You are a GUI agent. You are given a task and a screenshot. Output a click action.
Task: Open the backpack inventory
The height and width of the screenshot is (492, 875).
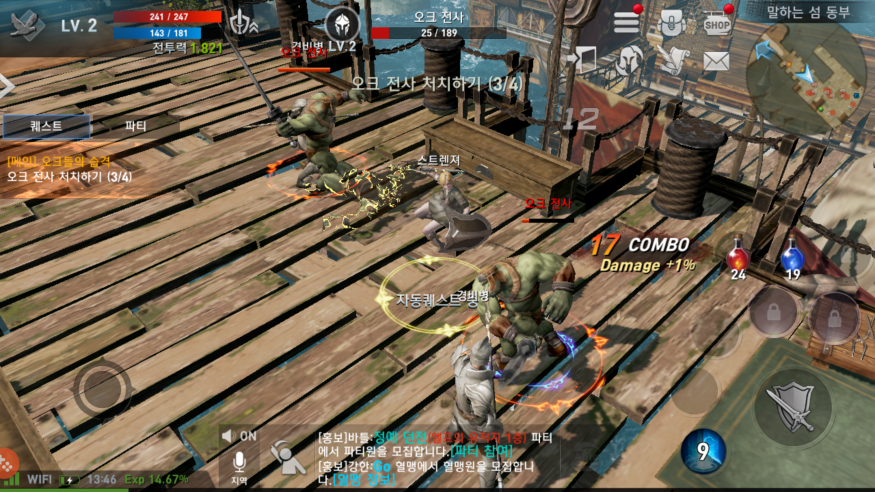(671, 23)
